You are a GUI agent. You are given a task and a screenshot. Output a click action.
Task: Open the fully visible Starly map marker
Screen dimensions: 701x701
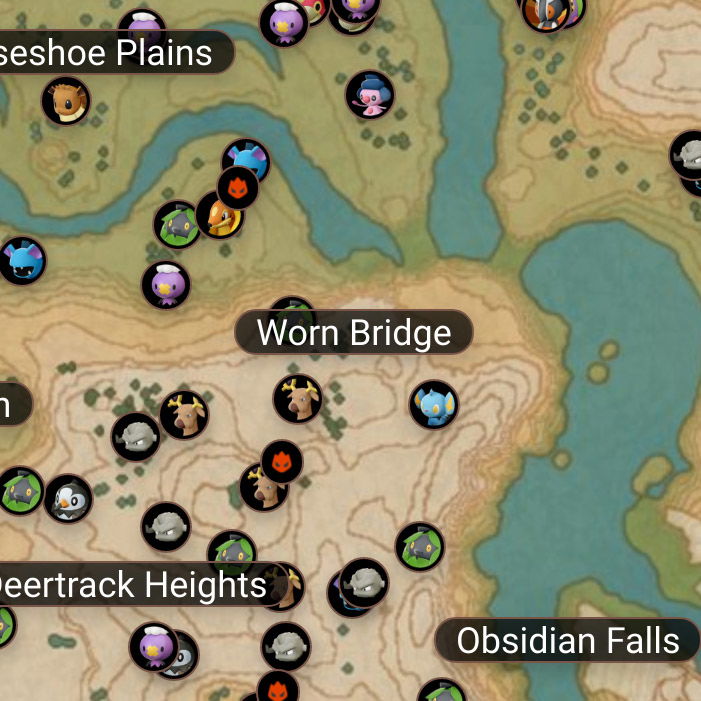tap(69, 498)
